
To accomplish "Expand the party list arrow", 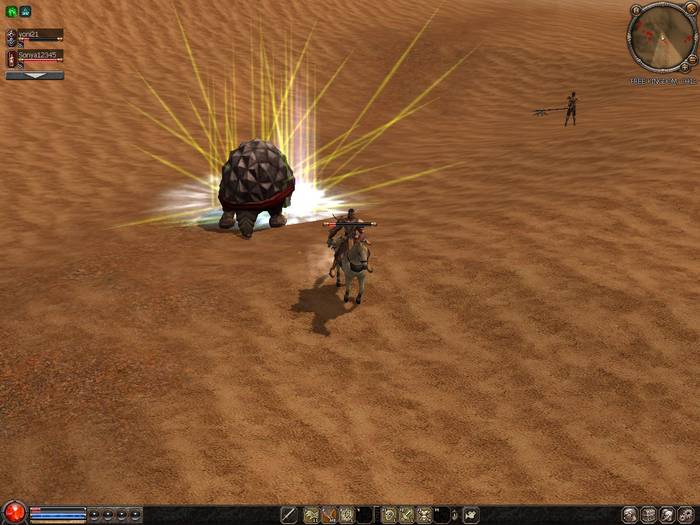I will [34, 75].
